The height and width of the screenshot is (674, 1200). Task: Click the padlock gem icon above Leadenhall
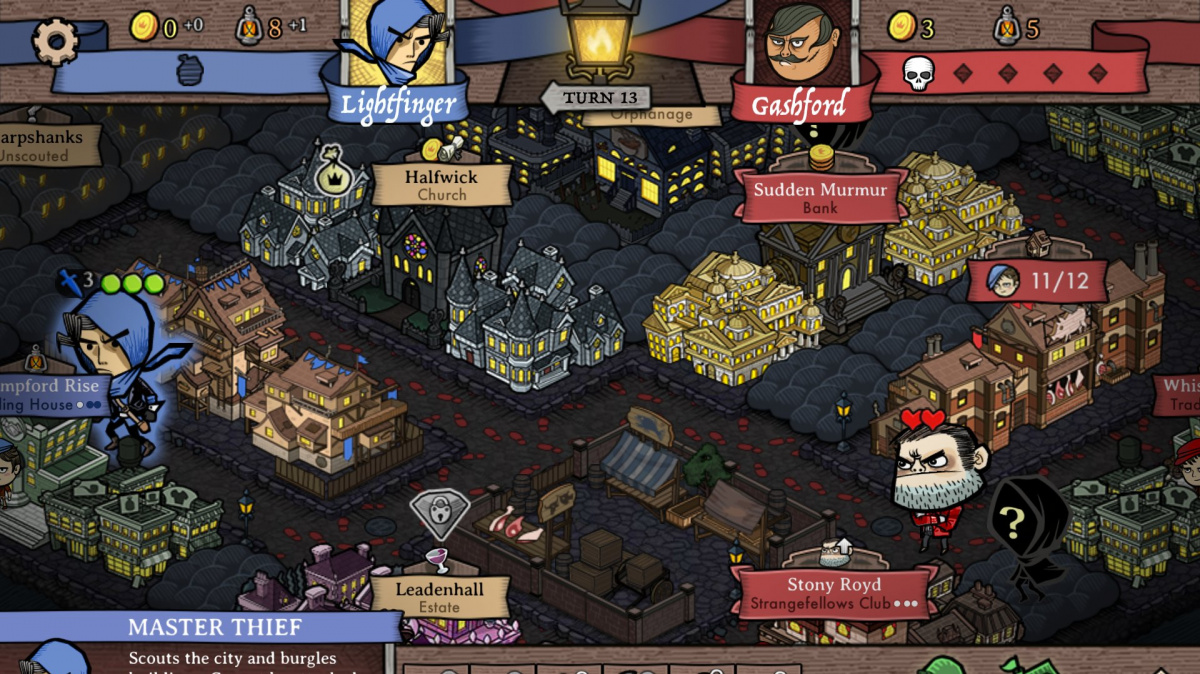439,514
